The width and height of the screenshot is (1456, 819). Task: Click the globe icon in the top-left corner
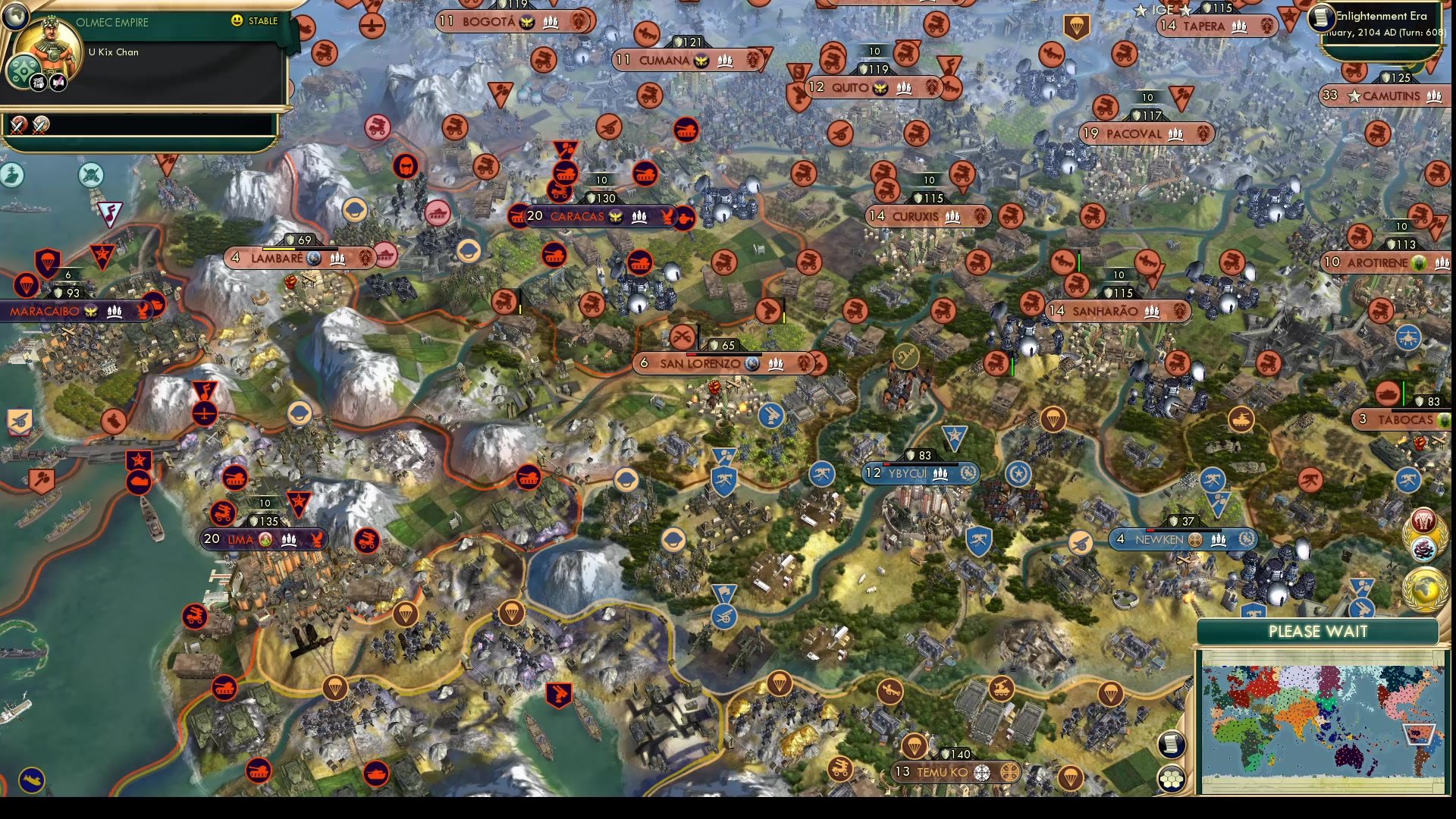[x=14, y=15]
